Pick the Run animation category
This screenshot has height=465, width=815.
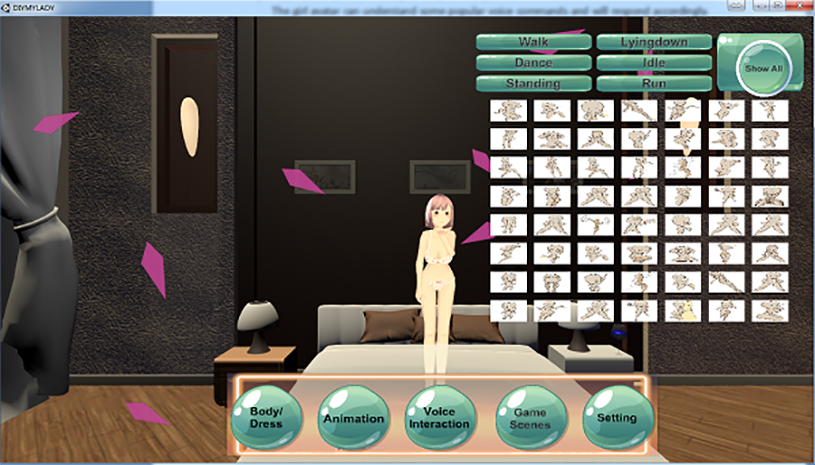pyautogui.click(x=654, y=83)
